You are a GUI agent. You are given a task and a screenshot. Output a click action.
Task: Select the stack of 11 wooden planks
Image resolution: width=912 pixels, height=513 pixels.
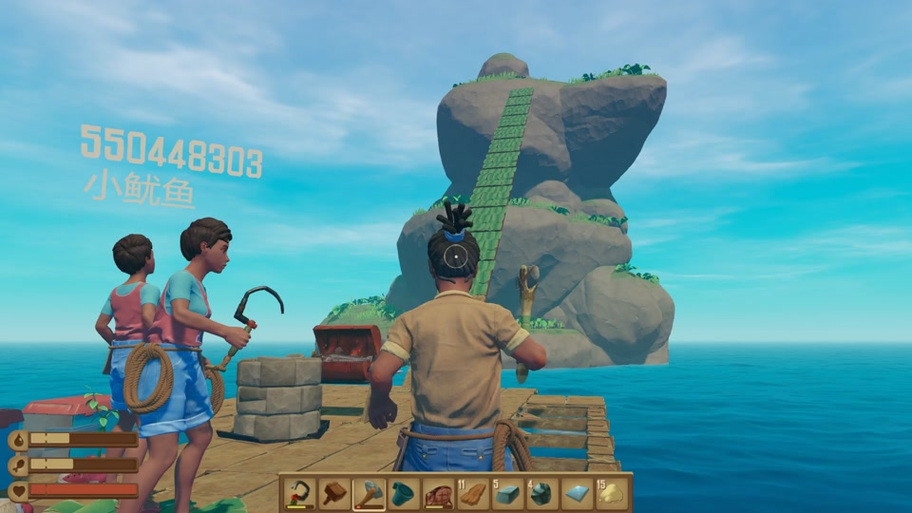[x=473, y=493]
